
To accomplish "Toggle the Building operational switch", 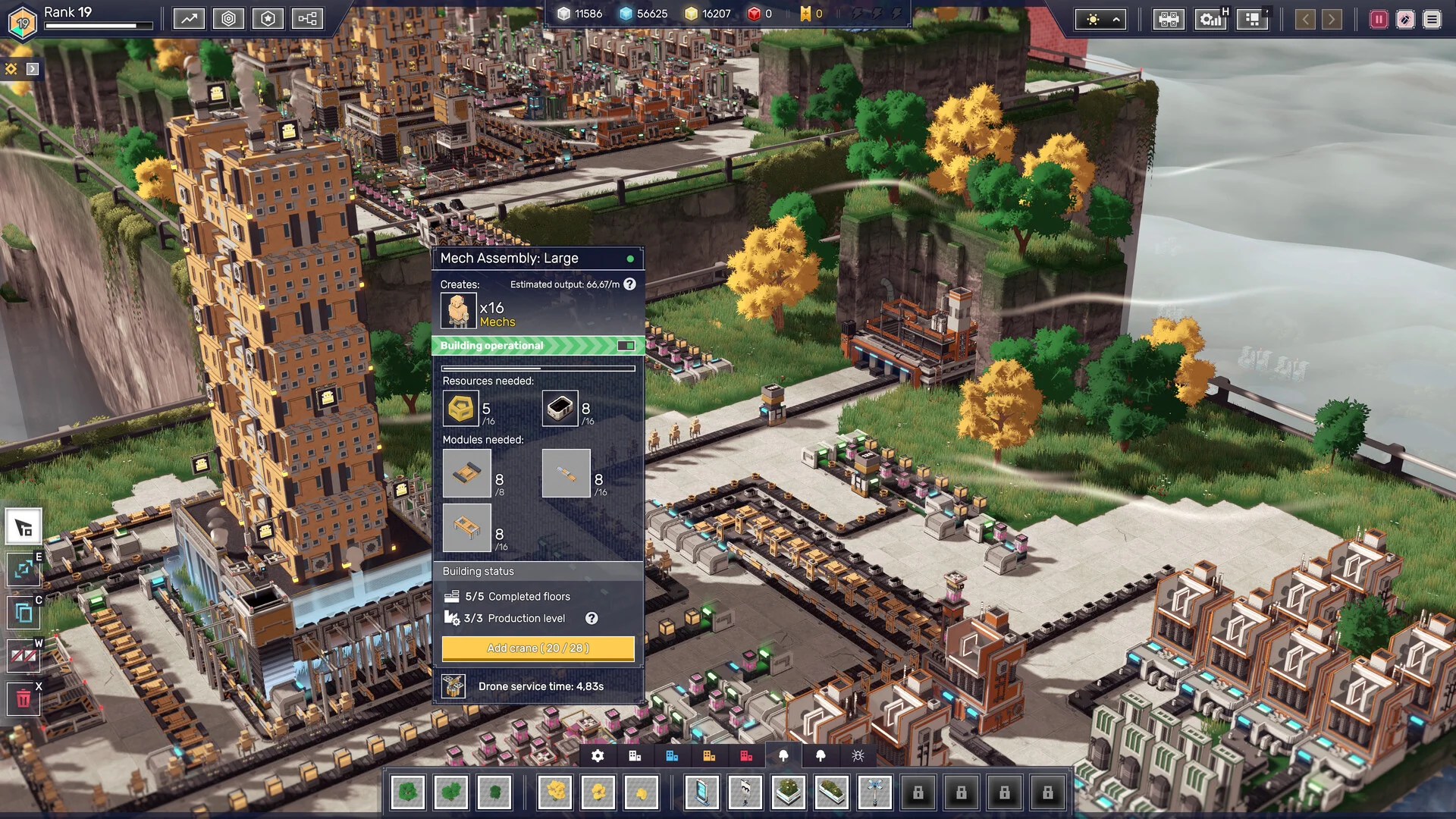I will [x=626, y=346].
